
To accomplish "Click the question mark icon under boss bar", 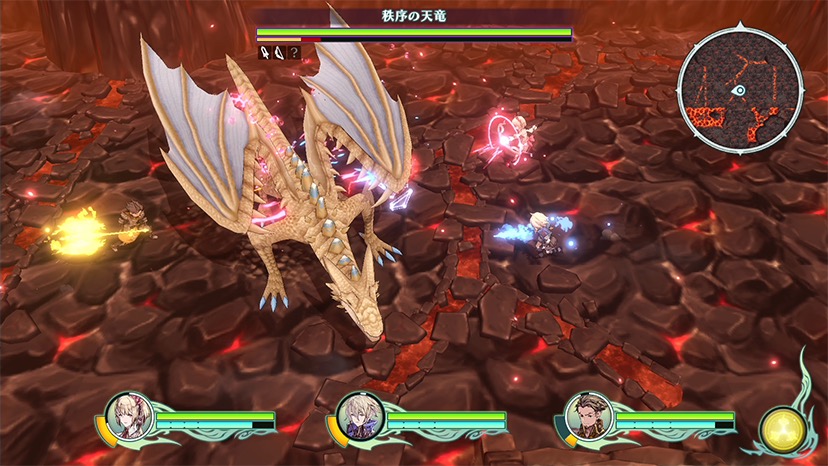I will click(295, 52).
